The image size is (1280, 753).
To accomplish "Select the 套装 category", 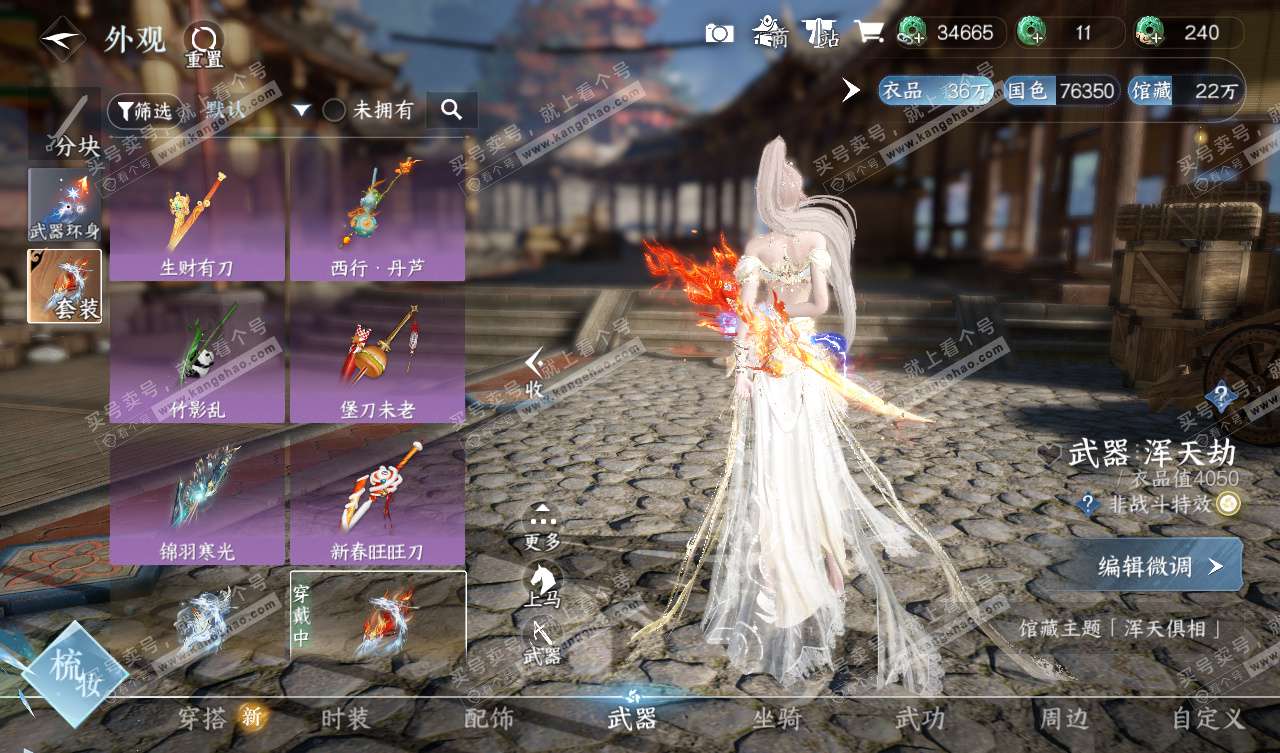I will pyautogui.click(x=64, y=286).
